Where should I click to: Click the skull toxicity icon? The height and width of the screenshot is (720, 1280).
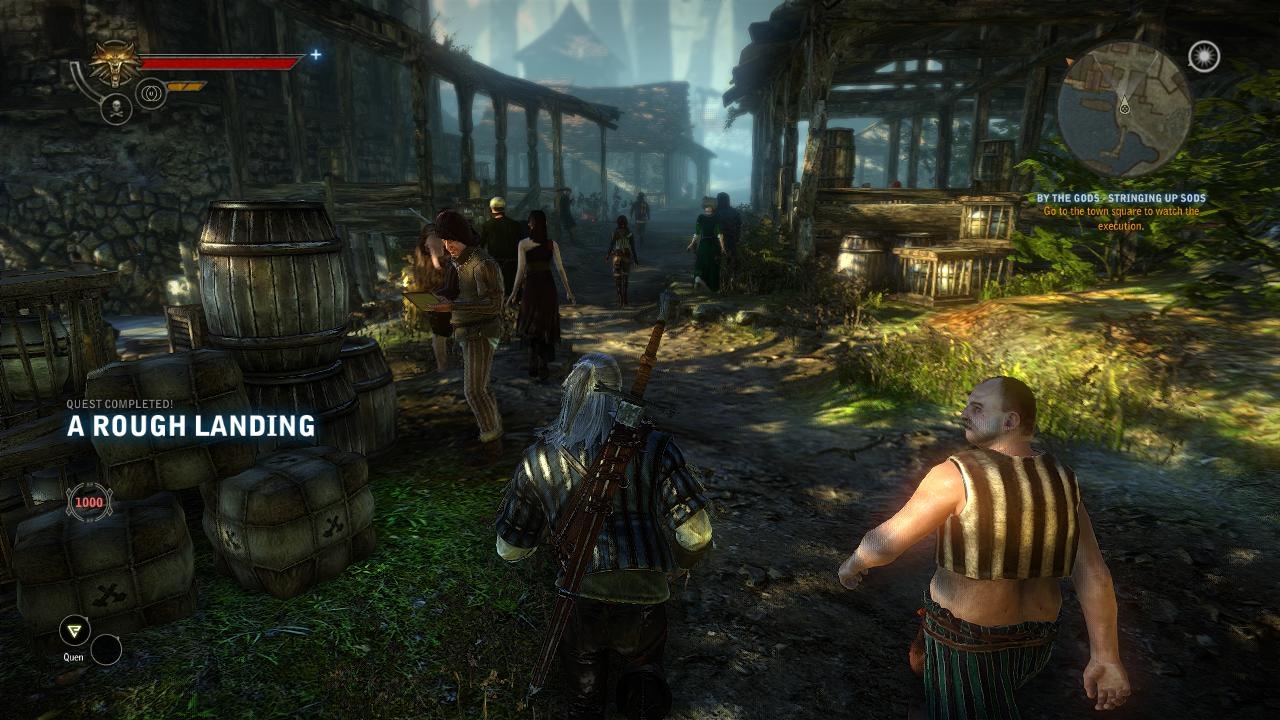click(116, 109)
